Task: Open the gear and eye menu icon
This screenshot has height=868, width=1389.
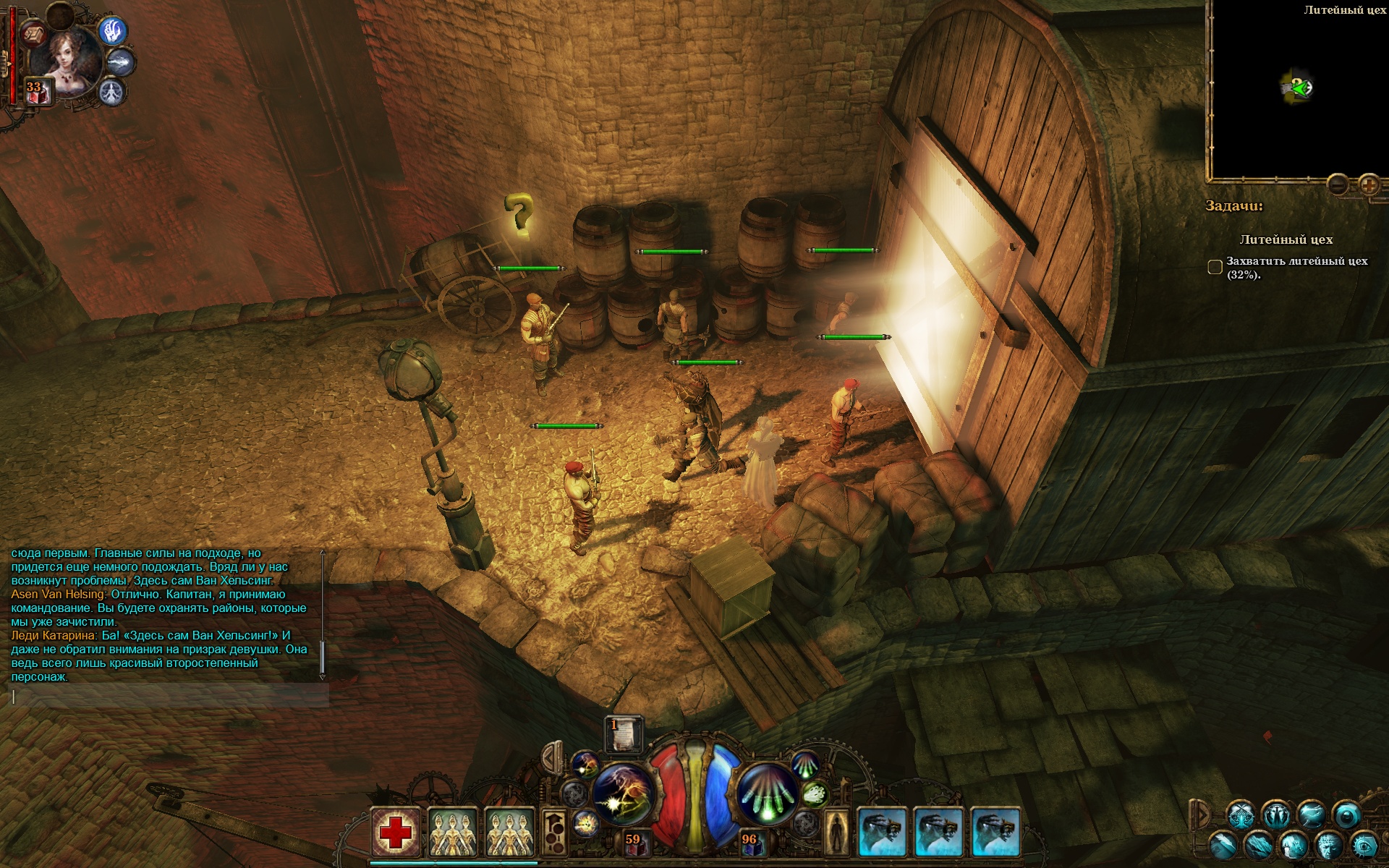Action: coord(1364,844)
